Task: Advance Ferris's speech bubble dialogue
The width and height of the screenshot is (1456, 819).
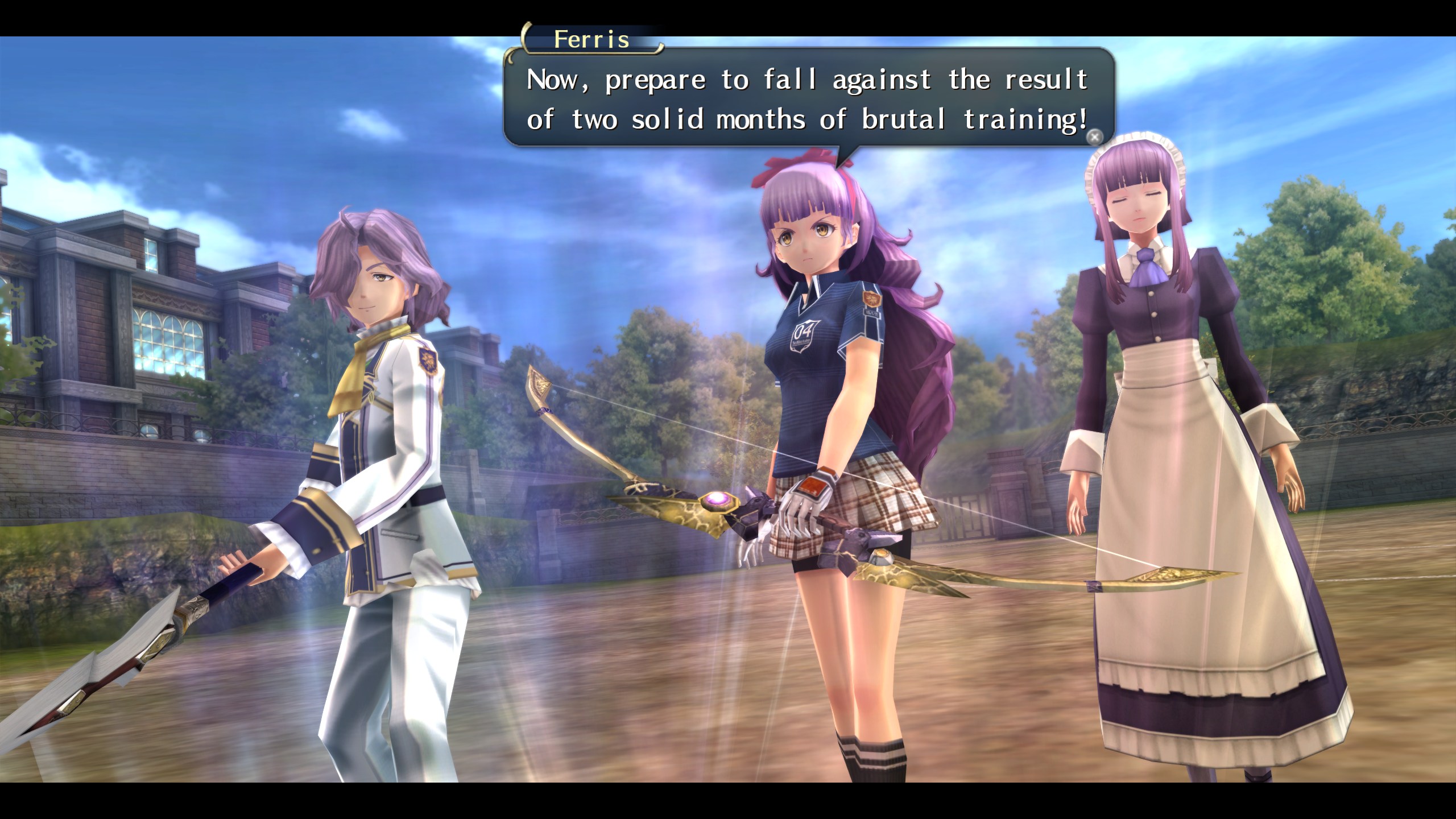Action: click(x=1094, y=137)
